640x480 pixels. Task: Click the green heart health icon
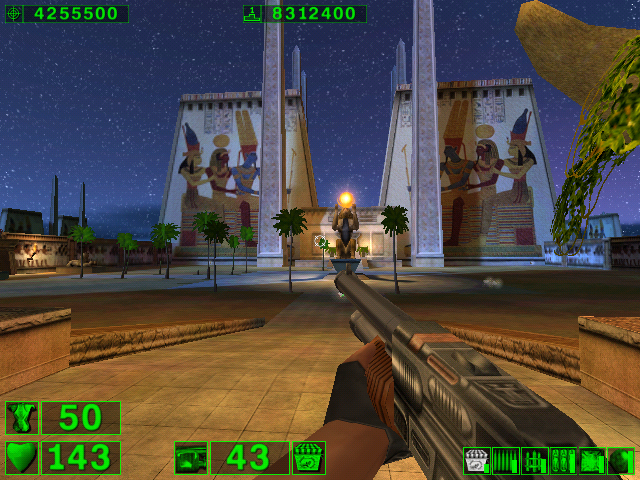click(x=20, y=457)
